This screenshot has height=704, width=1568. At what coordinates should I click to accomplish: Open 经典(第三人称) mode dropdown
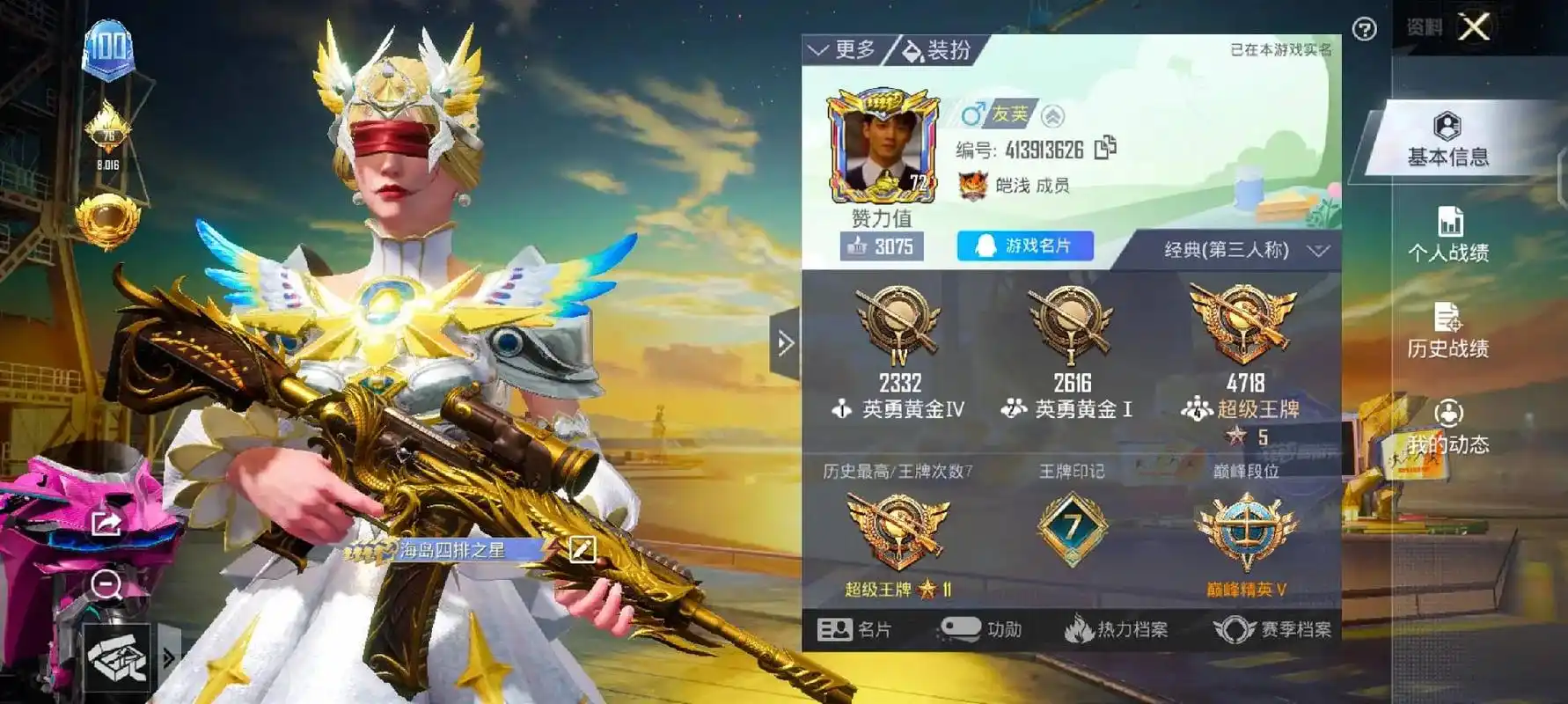1241,251
